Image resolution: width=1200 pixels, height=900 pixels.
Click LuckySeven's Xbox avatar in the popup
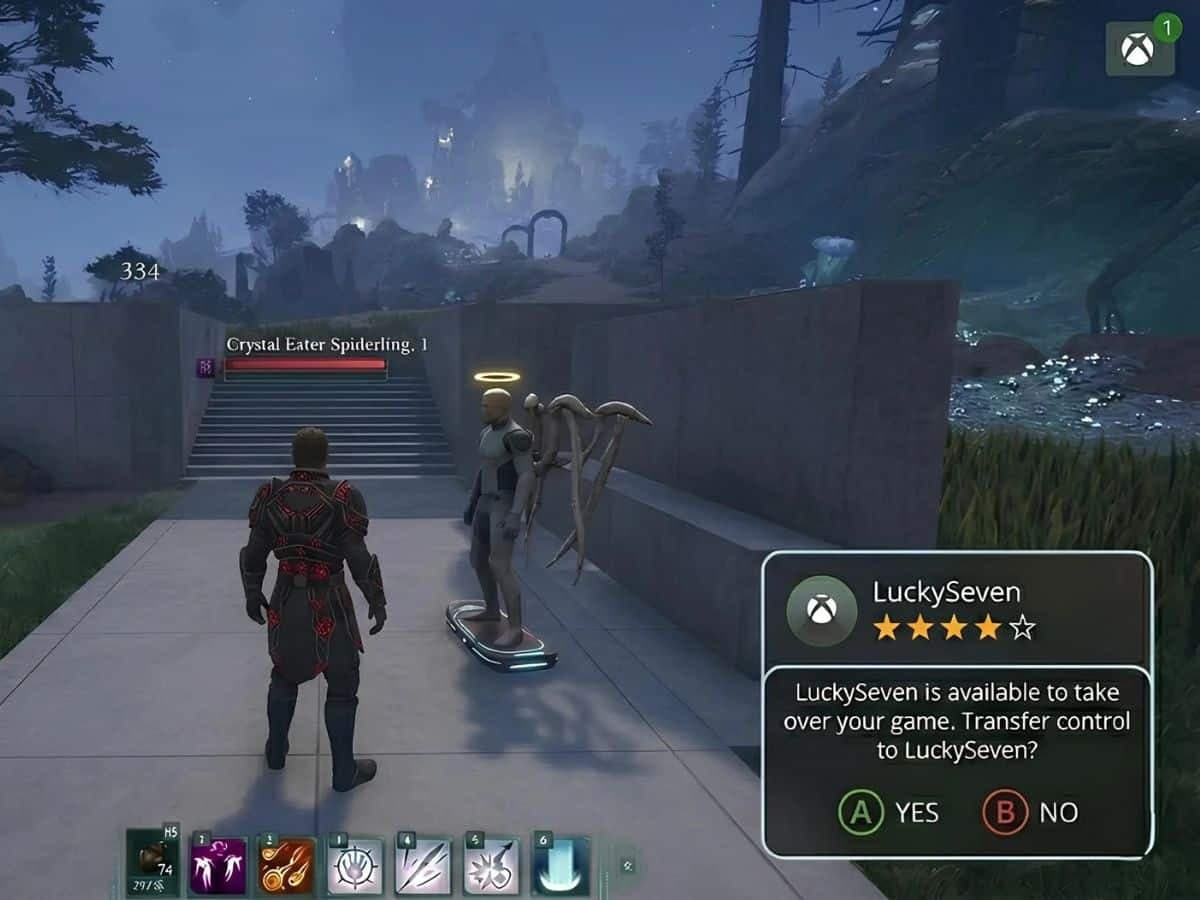pyautogui.click(x=821, y=610)
